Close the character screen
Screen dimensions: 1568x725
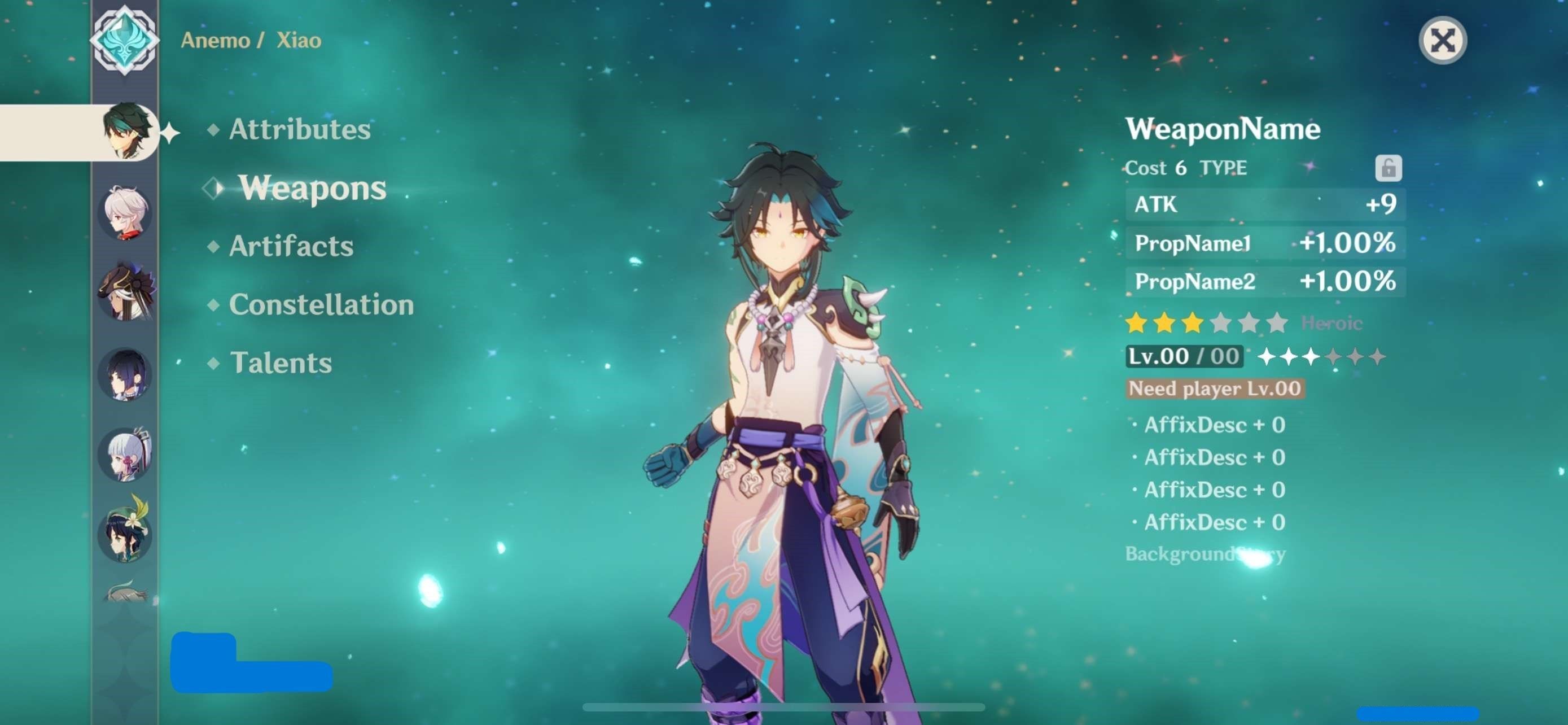1442,41
